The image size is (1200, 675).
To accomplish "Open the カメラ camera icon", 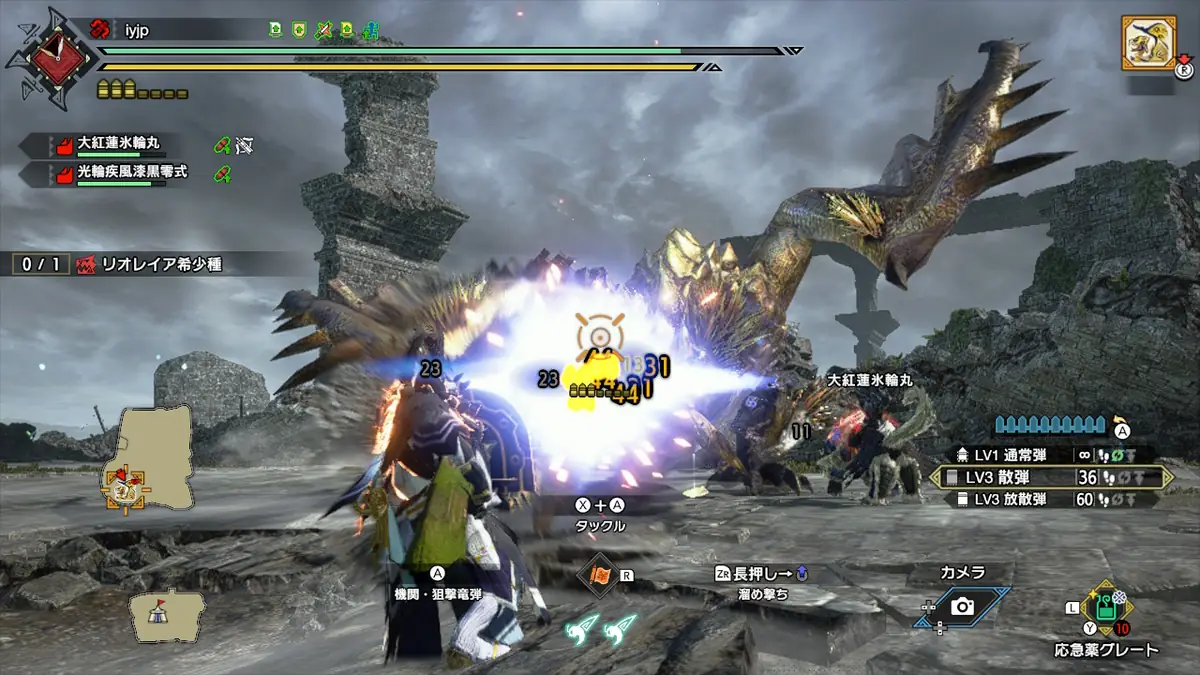I will click(963, 606).
